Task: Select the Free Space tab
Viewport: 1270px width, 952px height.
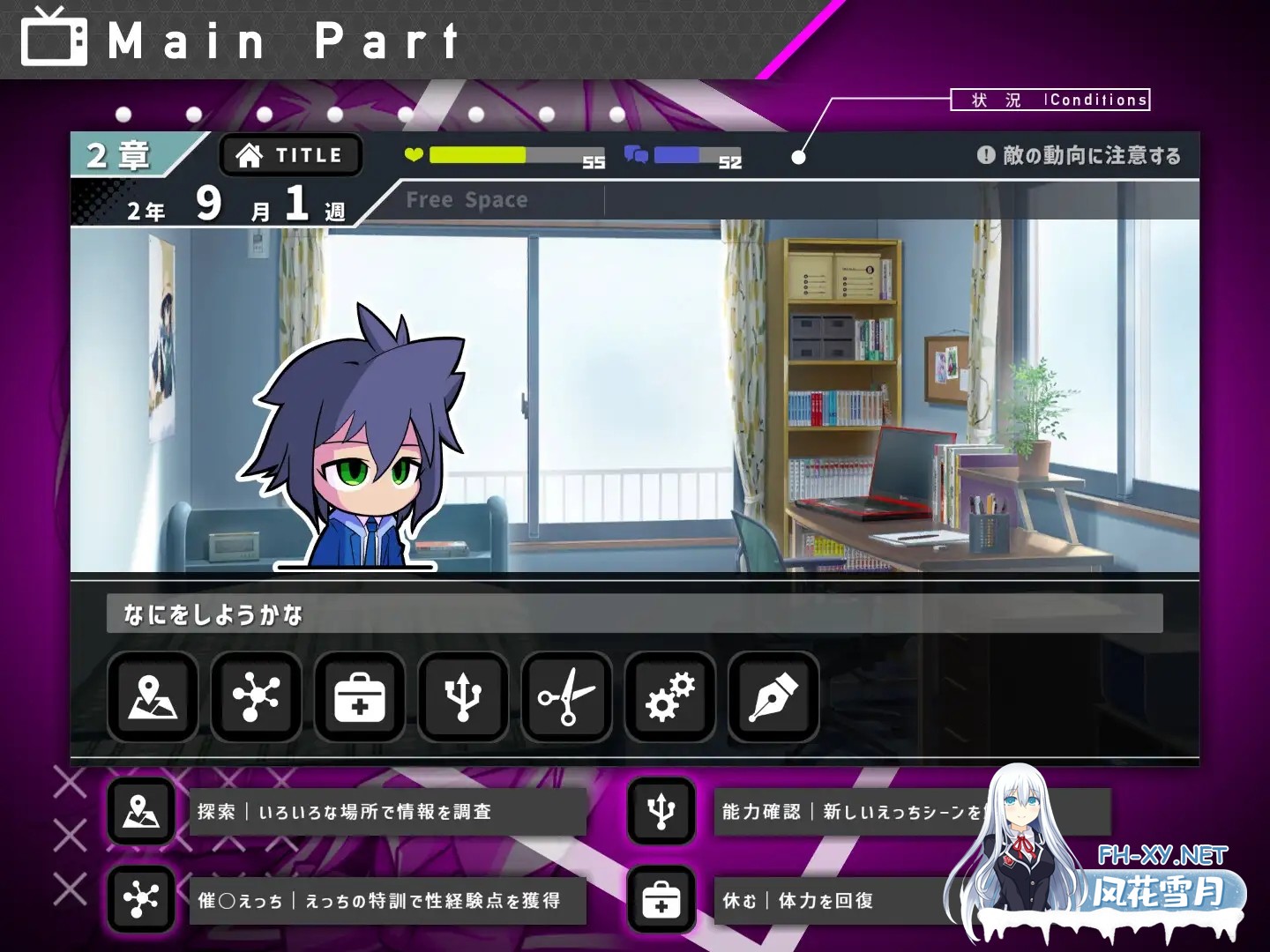Action: (467, 199)
